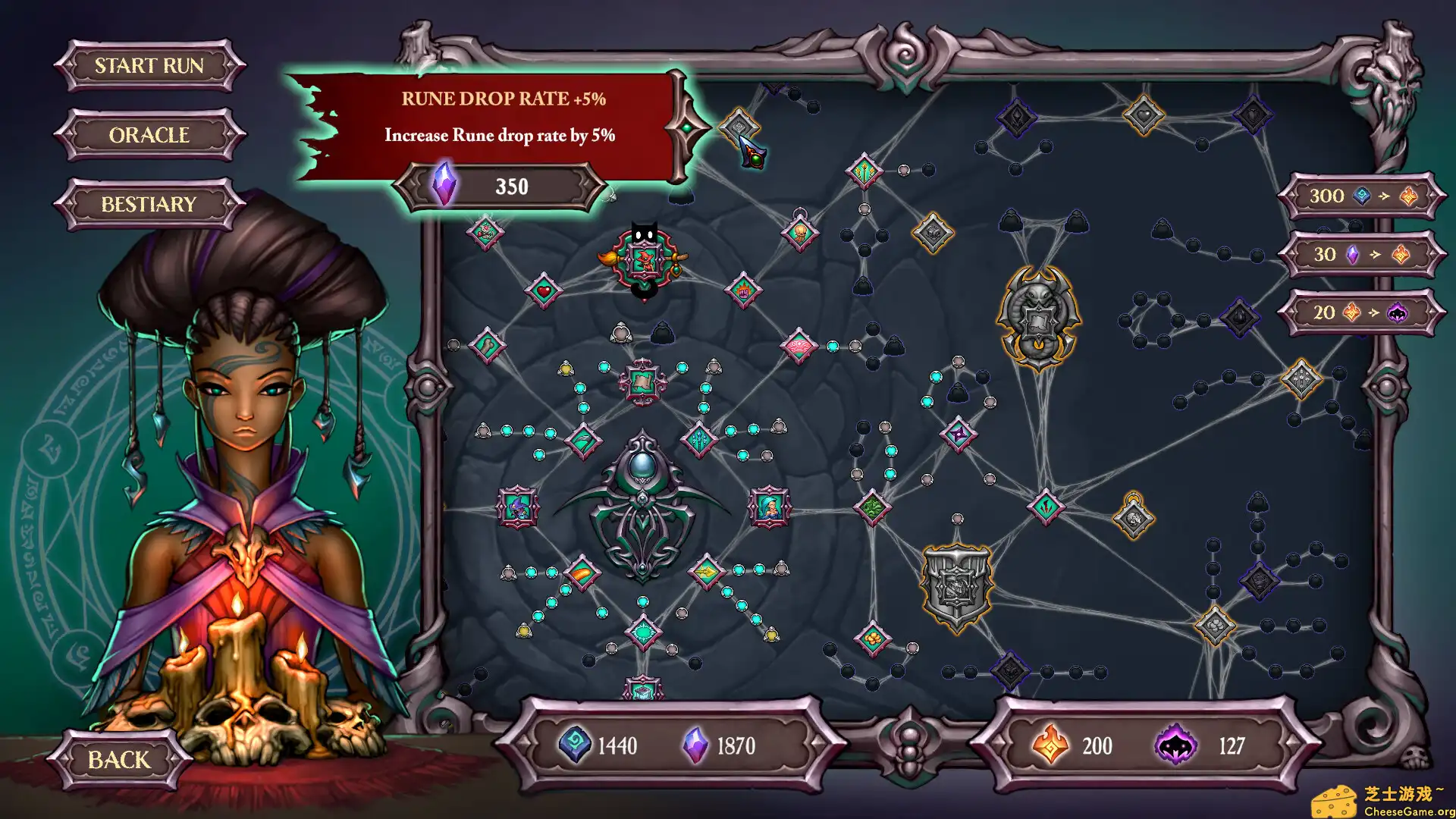The image size is (1456, 819).
Task: Select the central spider emblem node
Action: (643, 504)
